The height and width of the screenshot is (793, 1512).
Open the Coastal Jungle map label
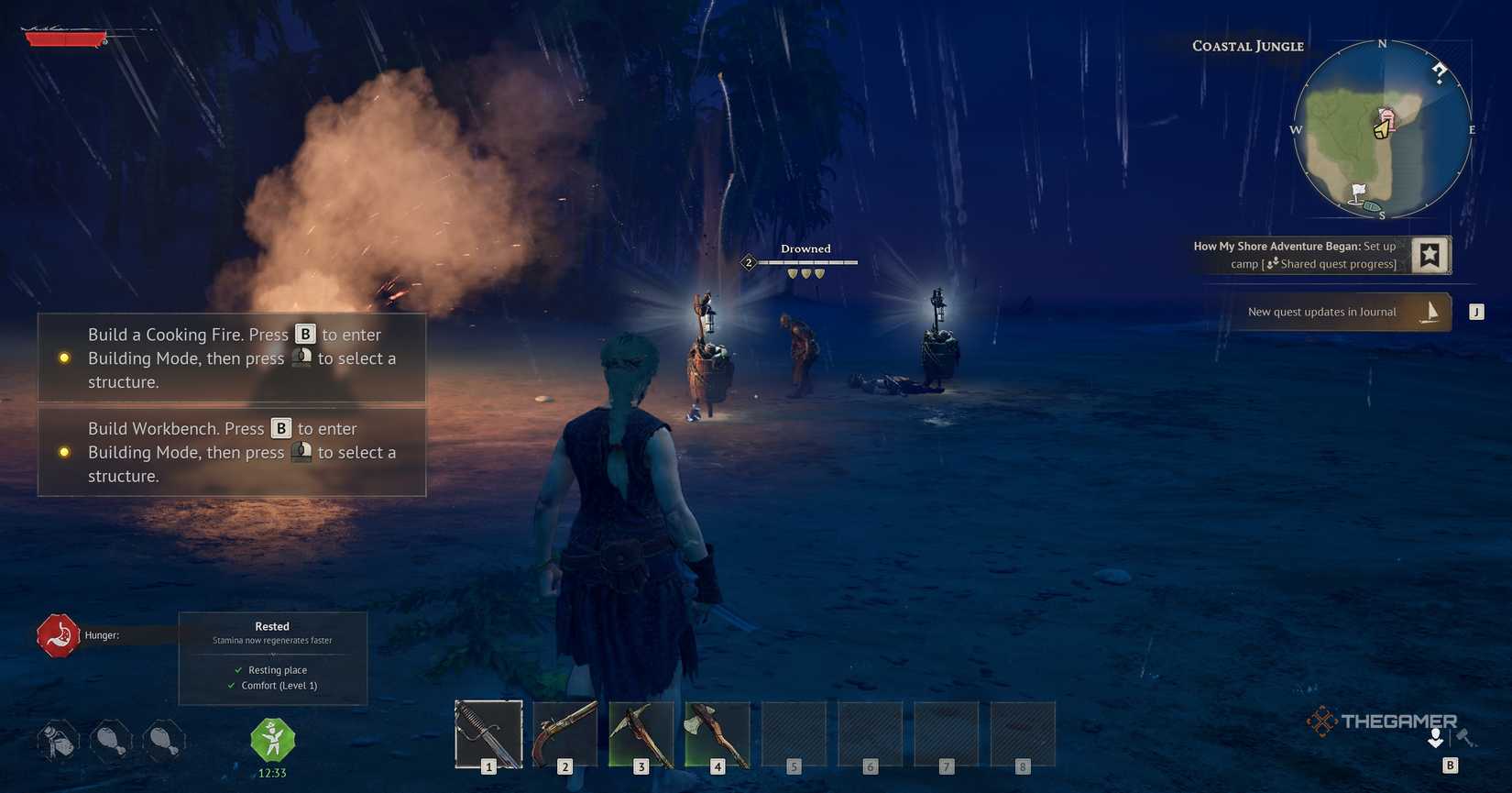[1246, 45]
